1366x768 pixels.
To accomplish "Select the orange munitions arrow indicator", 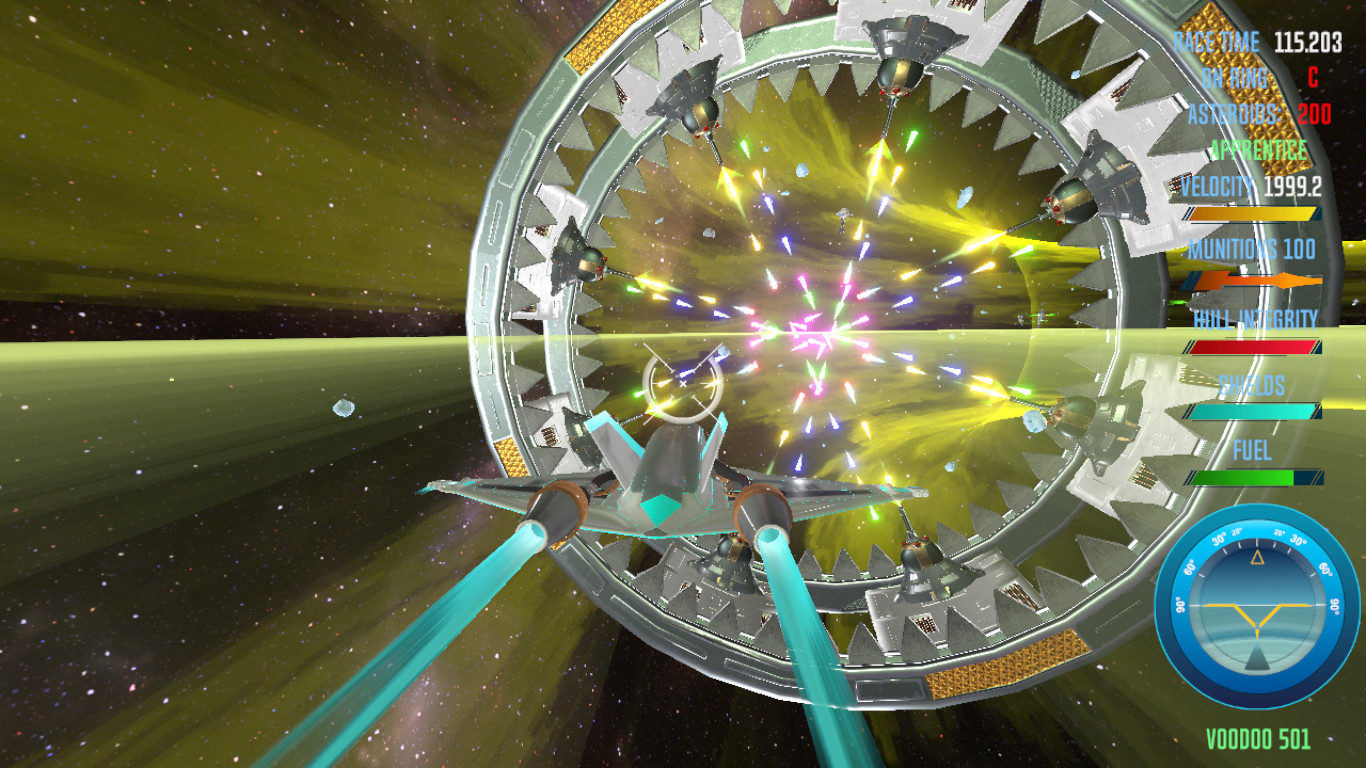I will click(x=1255, y=281).
